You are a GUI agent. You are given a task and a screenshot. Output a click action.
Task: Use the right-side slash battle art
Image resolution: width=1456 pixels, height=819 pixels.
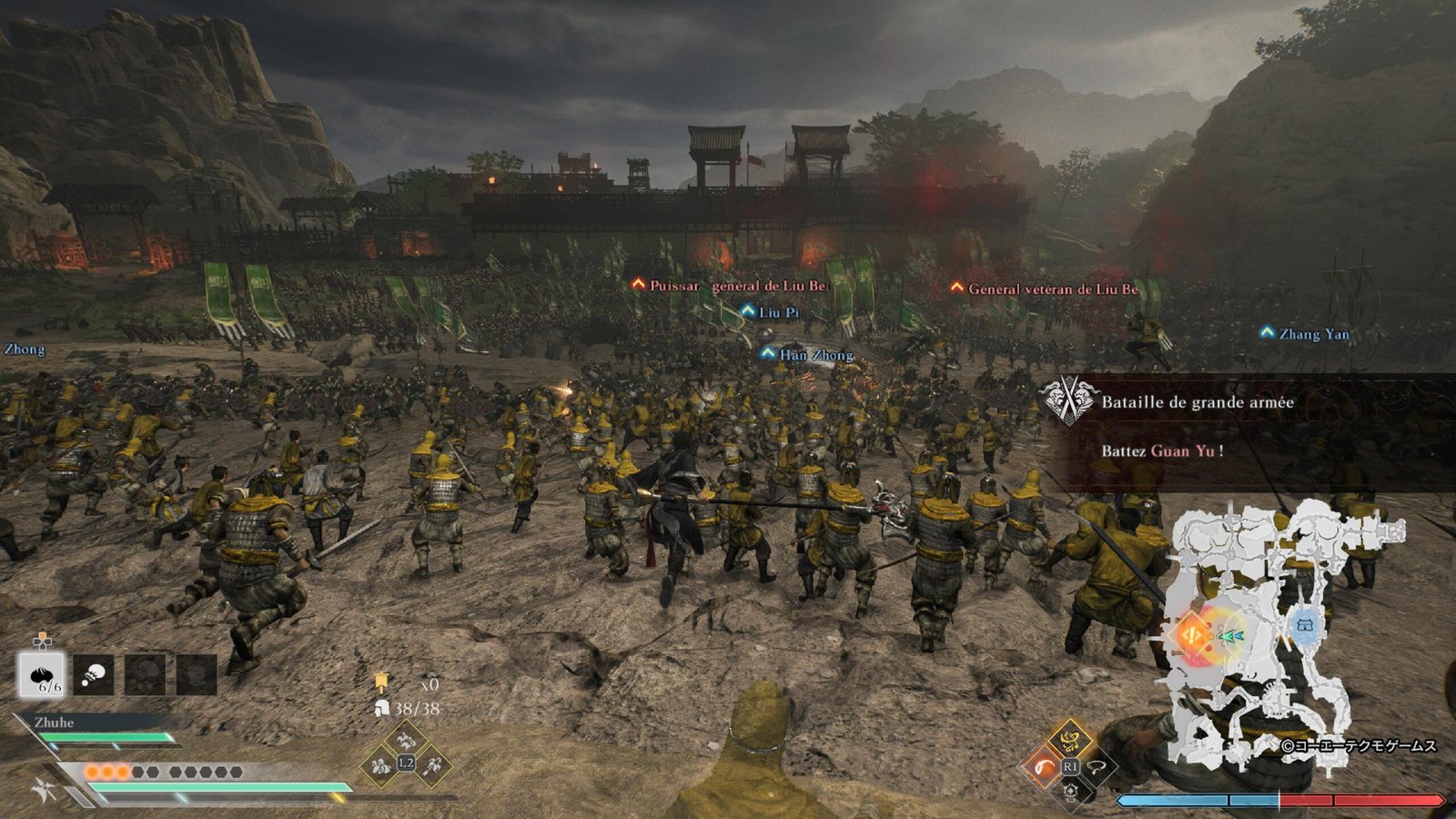tap(1098, 766)
